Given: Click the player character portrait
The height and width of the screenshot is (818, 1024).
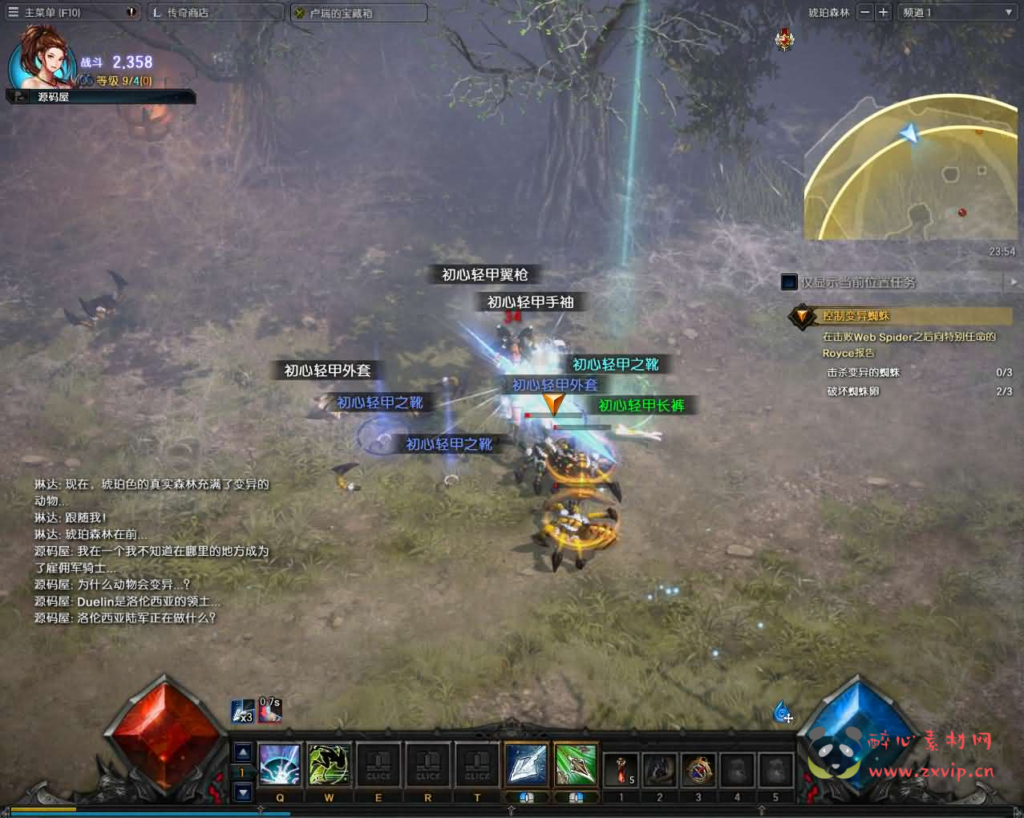Looking at the screenshot, I should point(42,58).
